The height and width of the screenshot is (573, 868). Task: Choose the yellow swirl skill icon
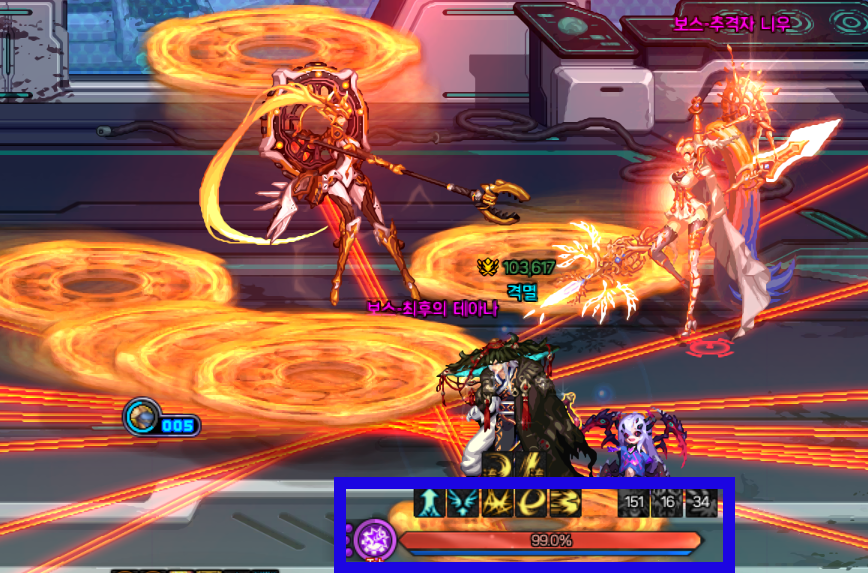click(x=530, y=502)
